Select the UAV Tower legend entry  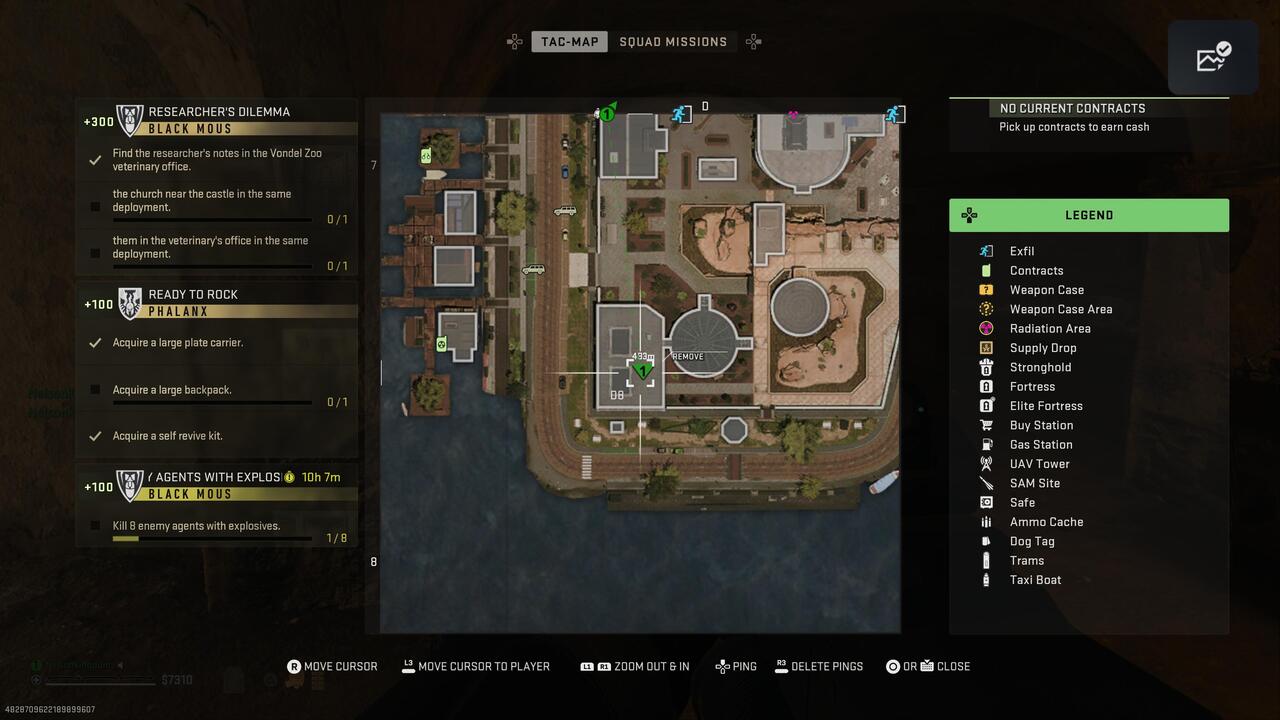1039,464
